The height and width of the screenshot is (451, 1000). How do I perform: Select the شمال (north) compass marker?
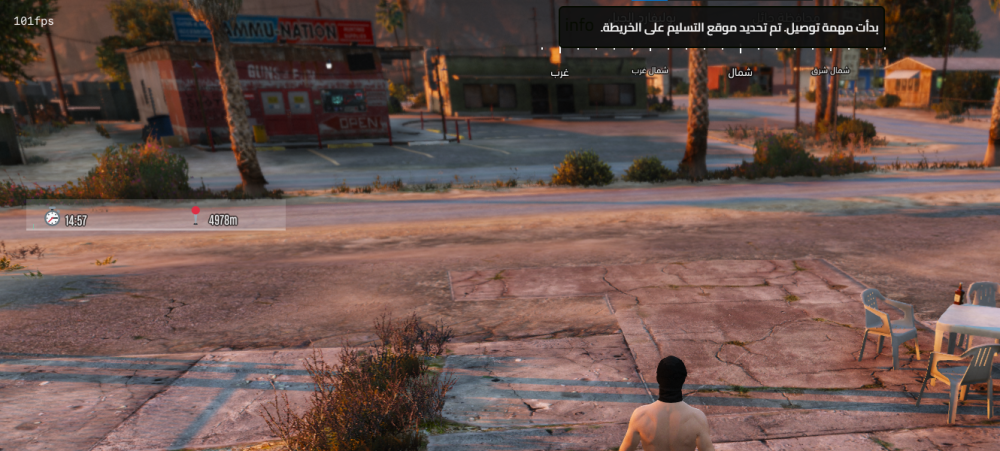(x=741, y=73)
